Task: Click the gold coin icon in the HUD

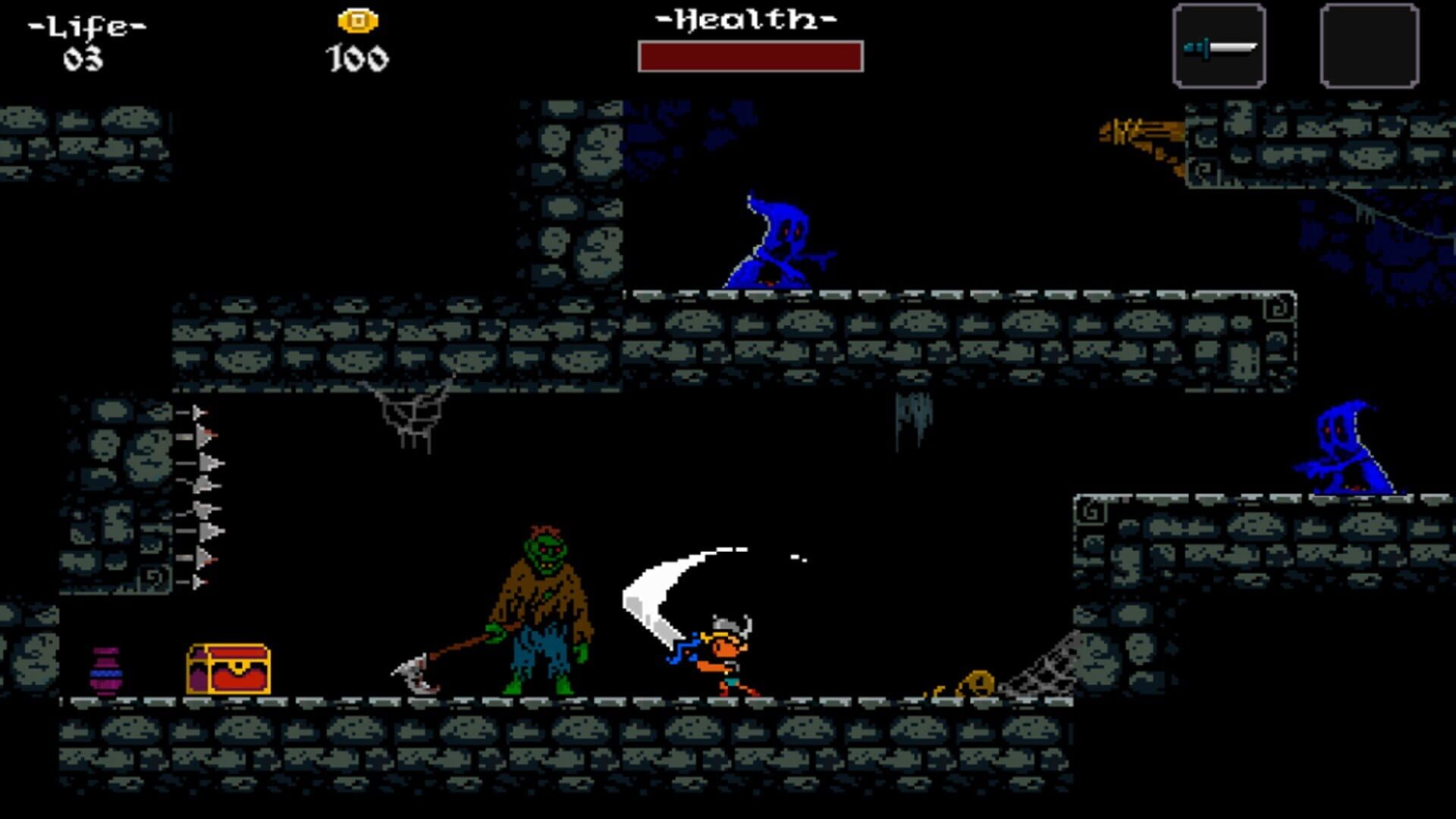Action: [x=356, y=19]
